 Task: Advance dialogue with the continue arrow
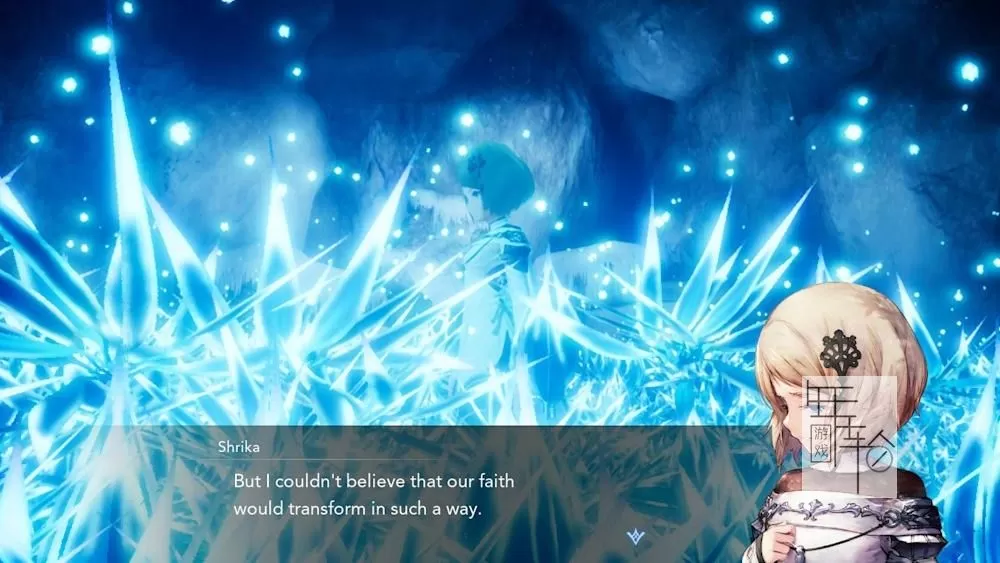pos(633,538)
